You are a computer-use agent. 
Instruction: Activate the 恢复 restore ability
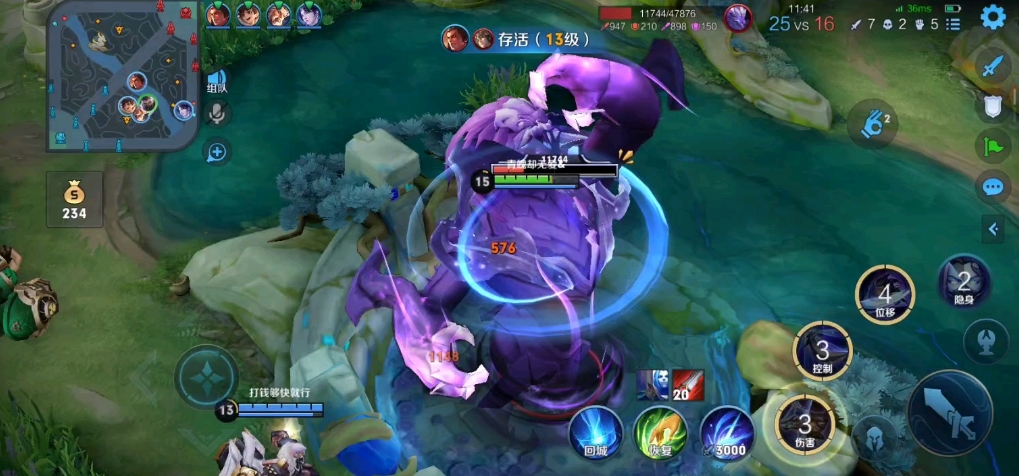[660, 431]
